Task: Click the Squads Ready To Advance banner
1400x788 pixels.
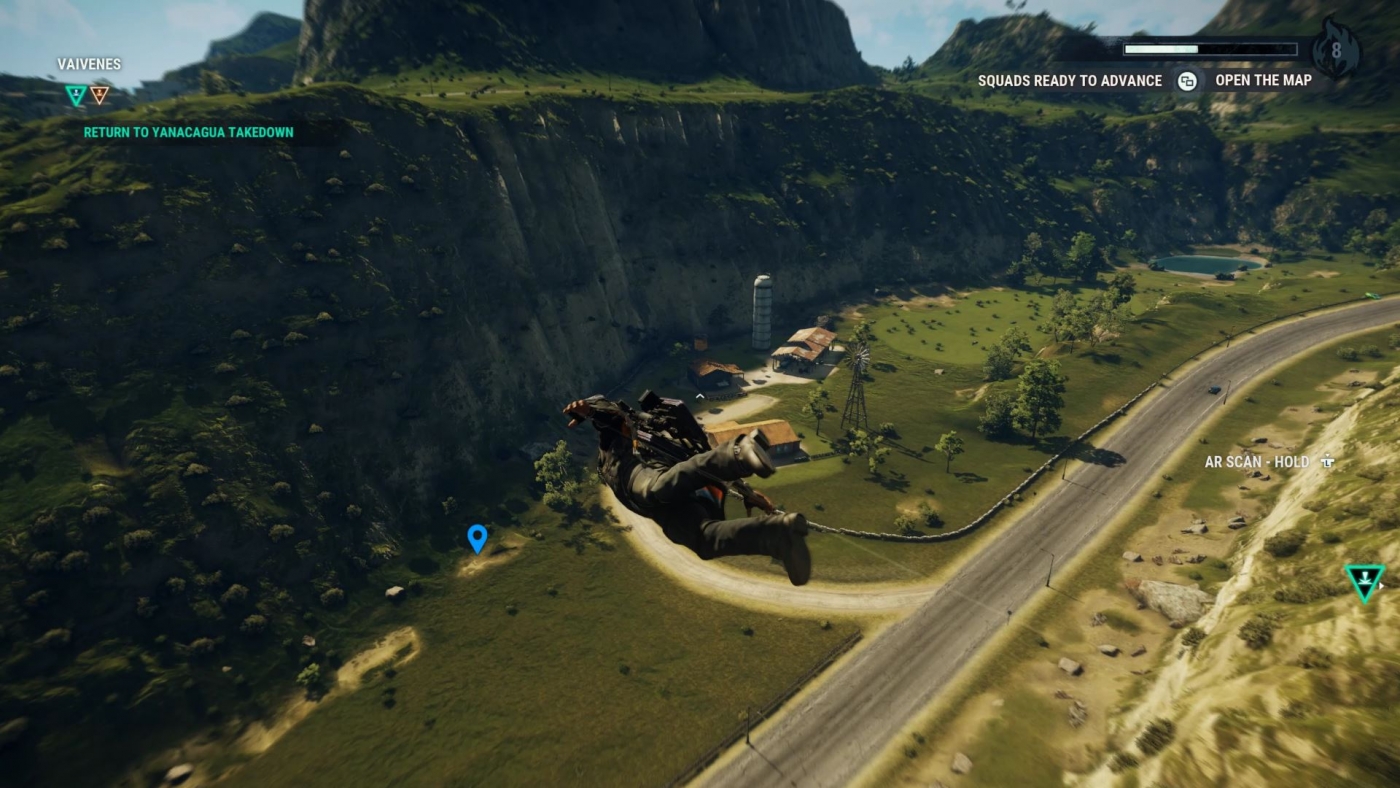Action: 1070,80
